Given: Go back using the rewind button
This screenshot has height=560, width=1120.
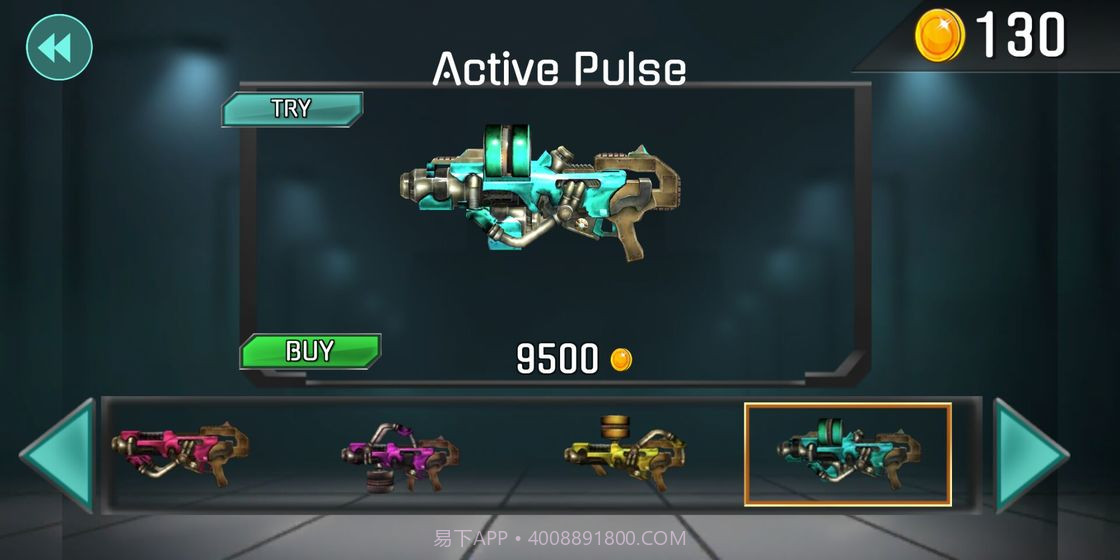Looking at the screenshot, I should pyautogui.click(x=59, y=46).
